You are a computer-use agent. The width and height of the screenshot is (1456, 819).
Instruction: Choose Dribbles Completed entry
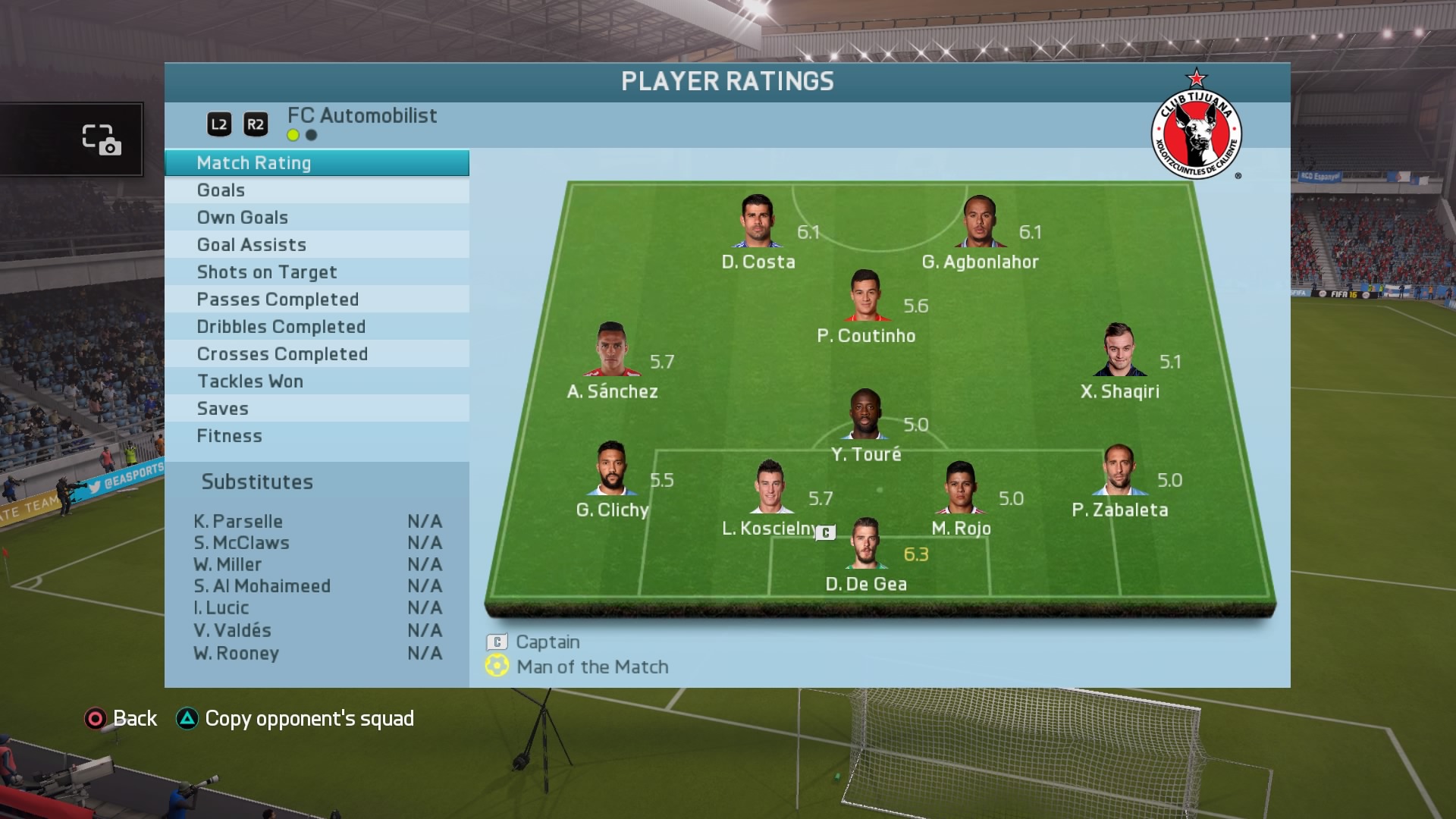tap(316, 327)
